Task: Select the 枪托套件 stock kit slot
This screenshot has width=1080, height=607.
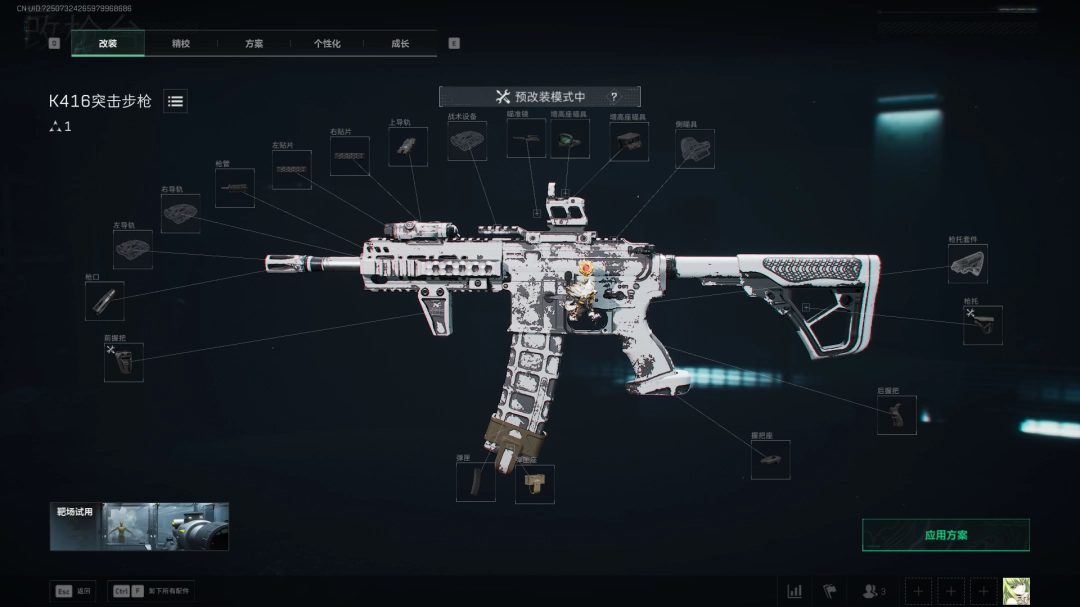Action: pos(967,263)
